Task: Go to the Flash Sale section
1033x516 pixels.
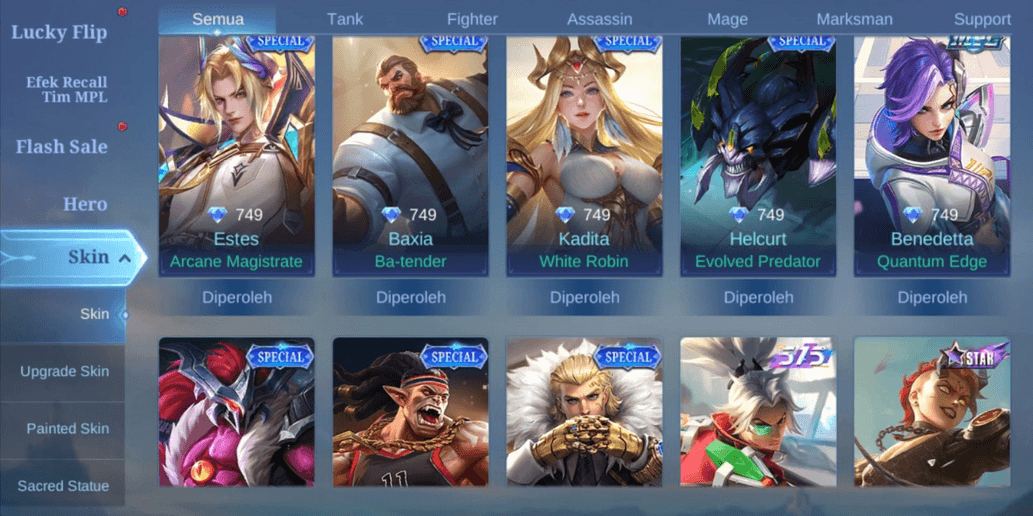Action: coord(62,147)
